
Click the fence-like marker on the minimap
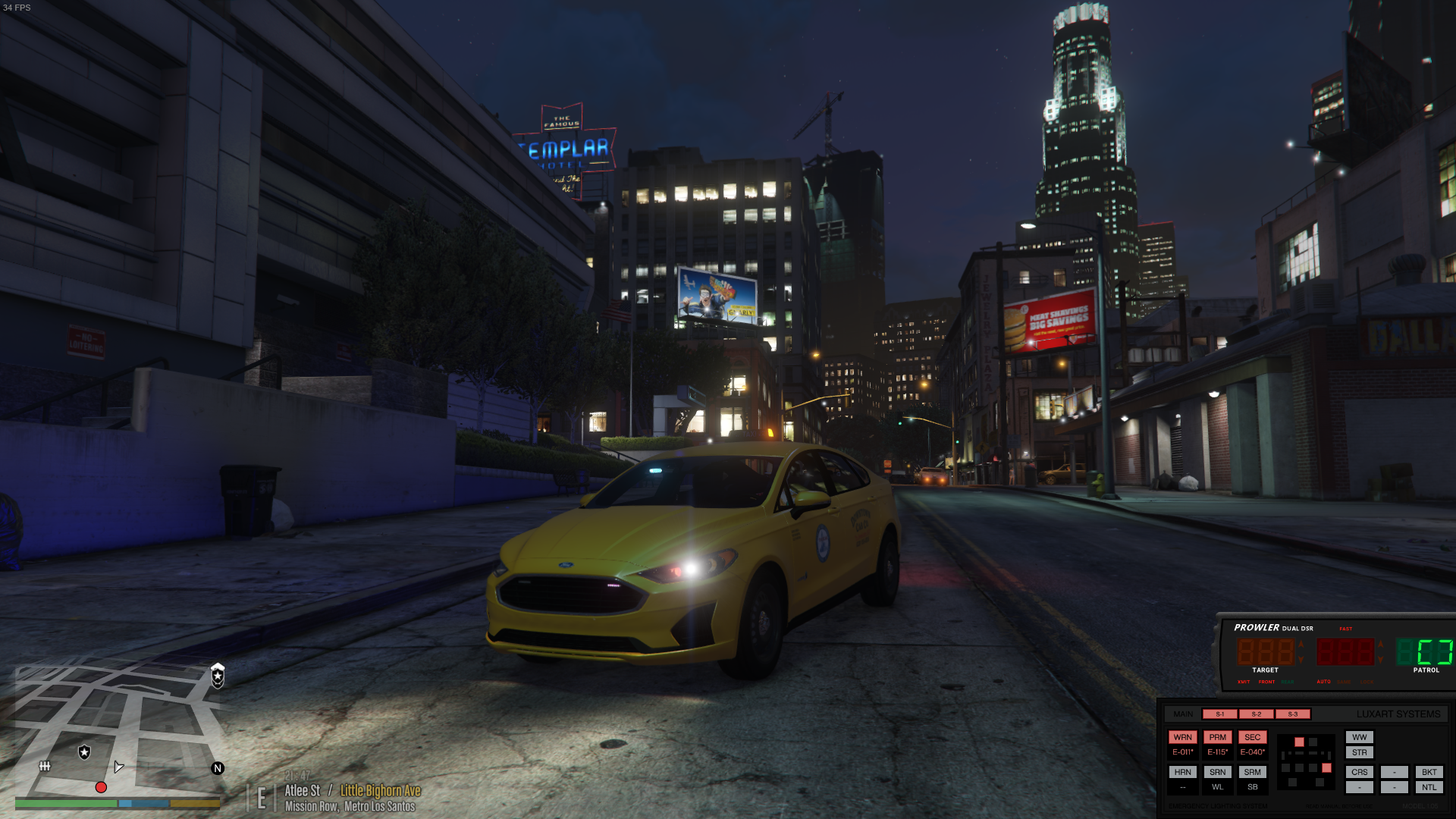[45, 766]
